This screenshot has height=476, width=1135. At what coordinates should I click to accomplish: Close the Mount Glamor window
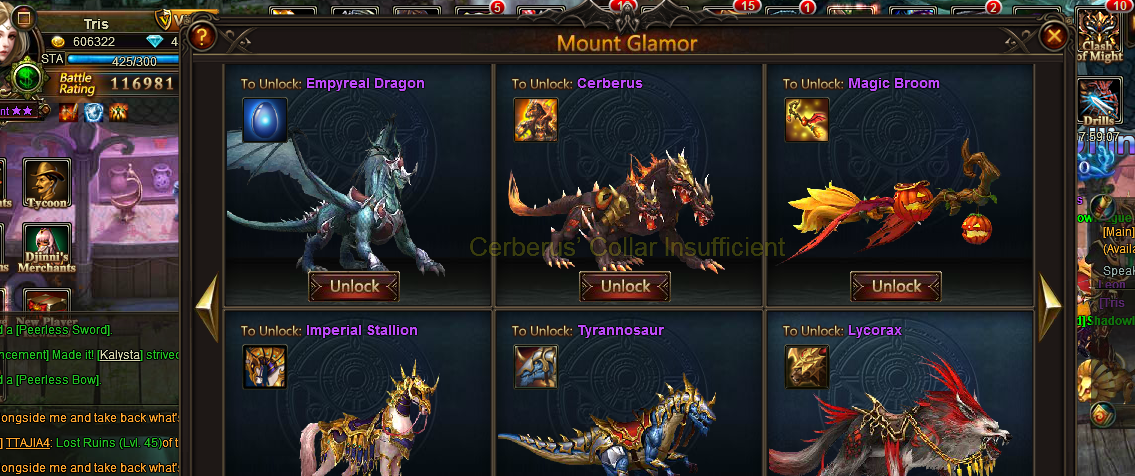coord(1053,37)
